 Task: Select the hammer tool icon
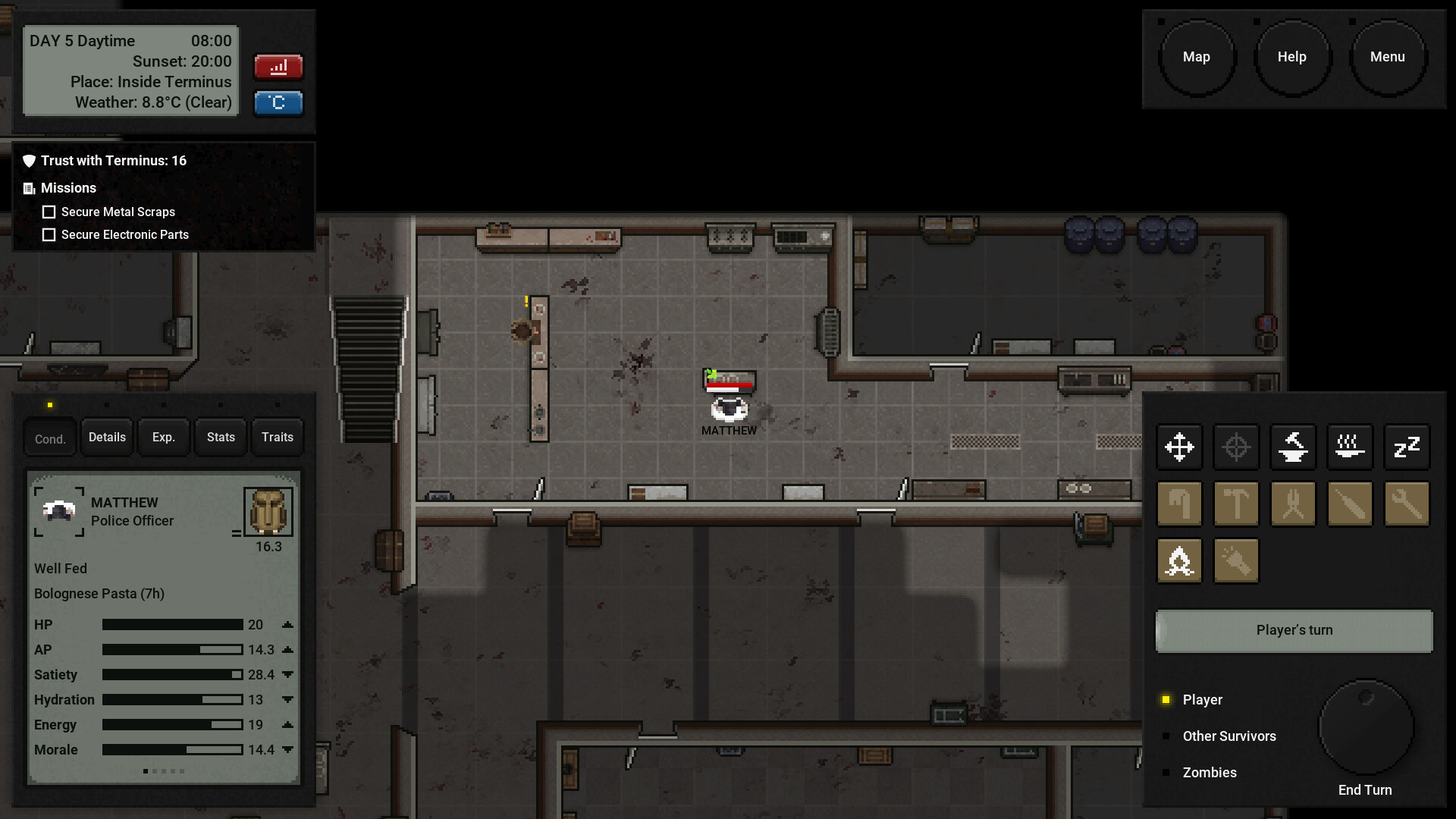coord(1236,504)
